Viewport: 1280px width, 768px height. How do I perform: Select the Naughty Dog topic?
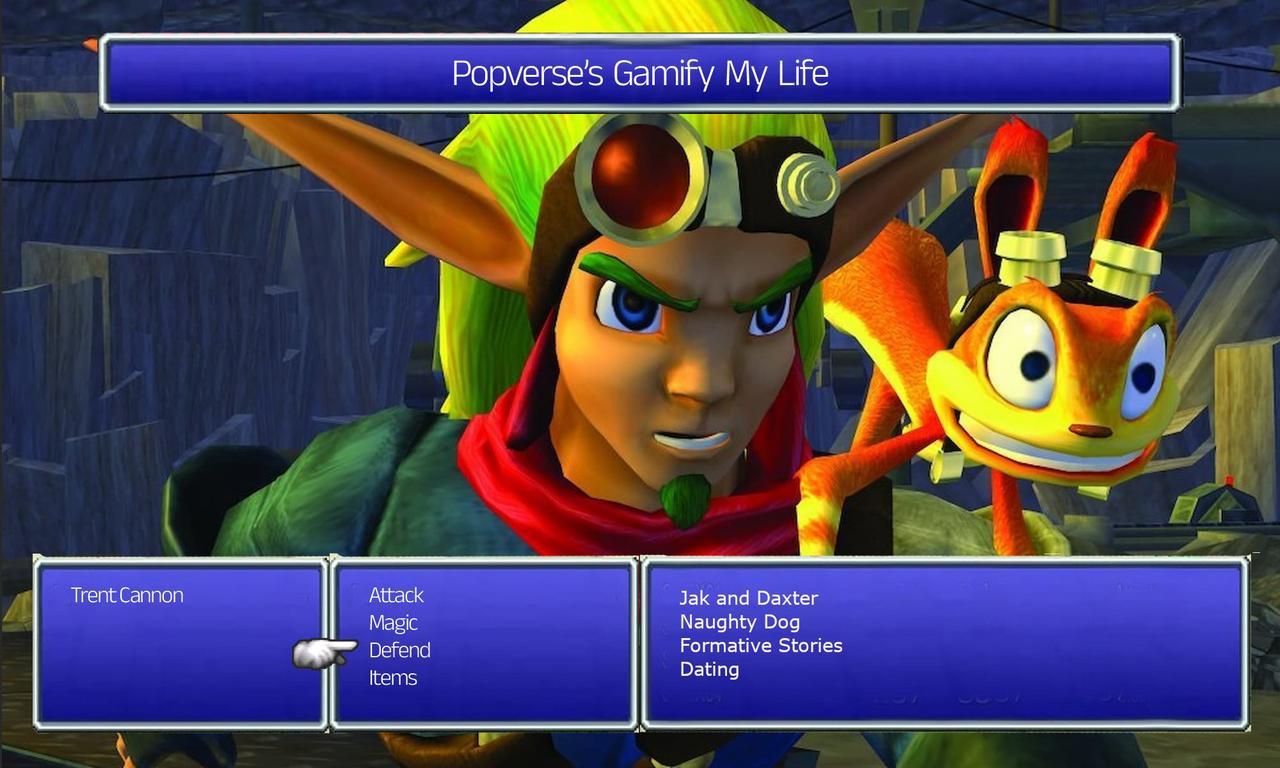pos(738,622)
